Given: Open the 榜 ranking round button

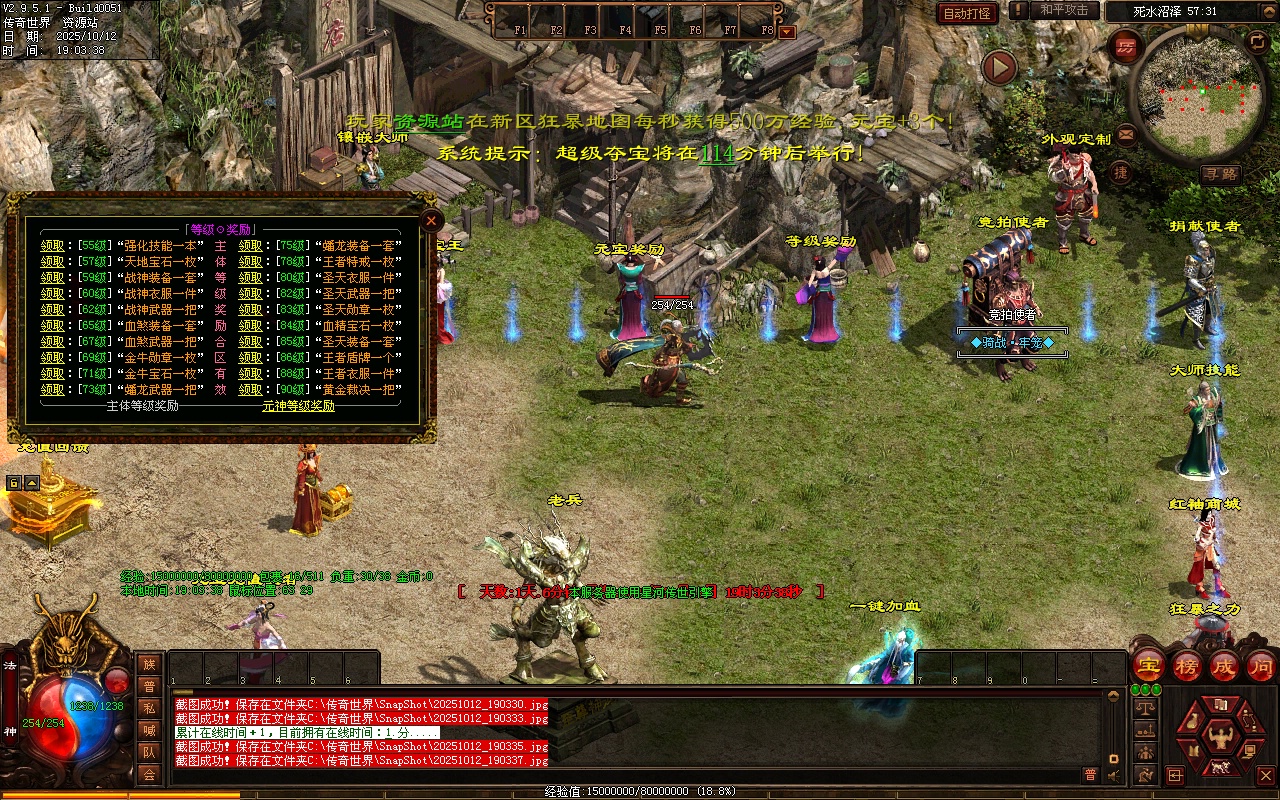Looking at the screenshot, I should coord(1187,665).
